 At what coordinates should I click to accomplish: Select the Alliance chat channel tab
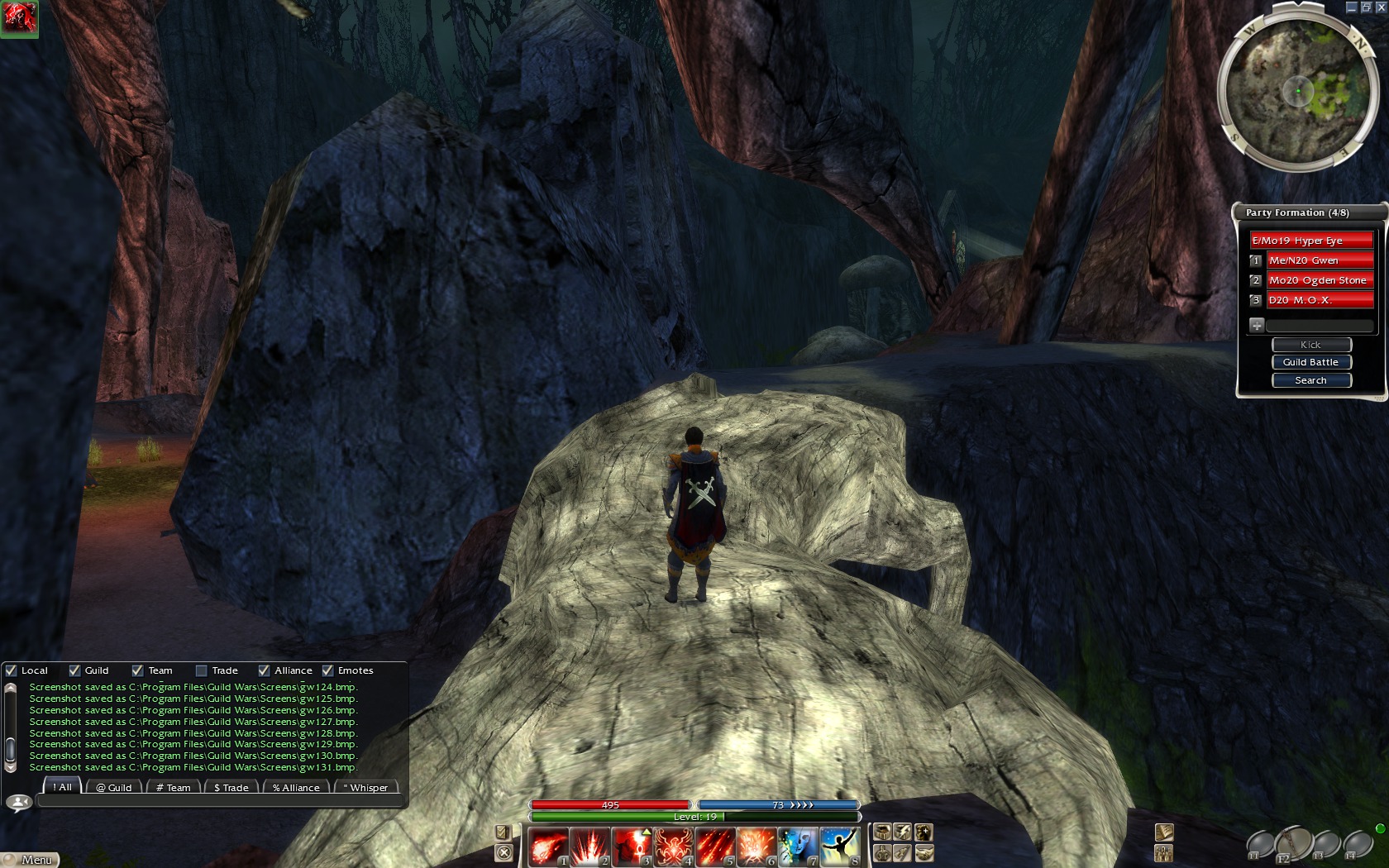tap(296, 788)
